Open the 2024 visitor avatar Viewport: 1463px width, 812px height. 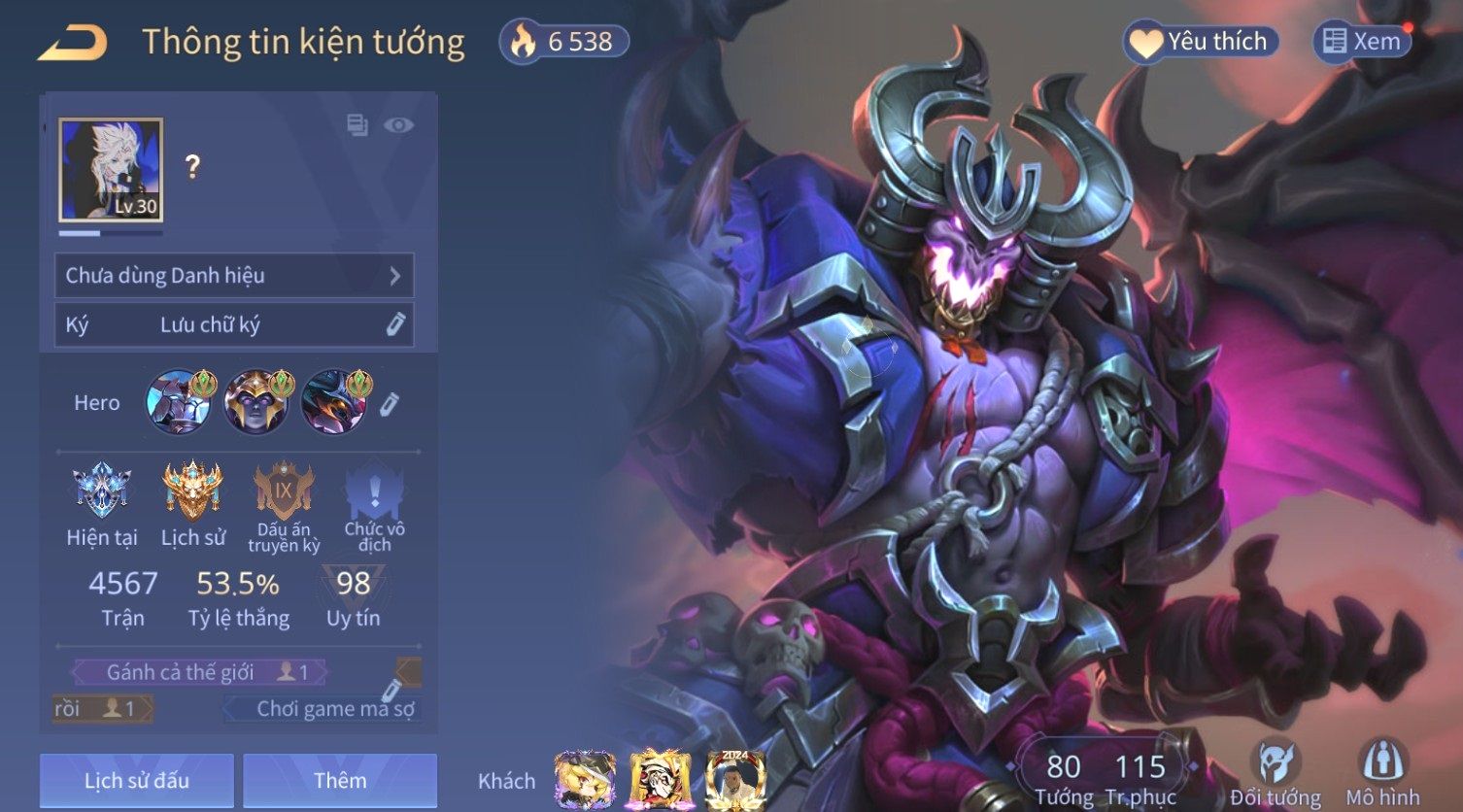click(x=735, y=779)
